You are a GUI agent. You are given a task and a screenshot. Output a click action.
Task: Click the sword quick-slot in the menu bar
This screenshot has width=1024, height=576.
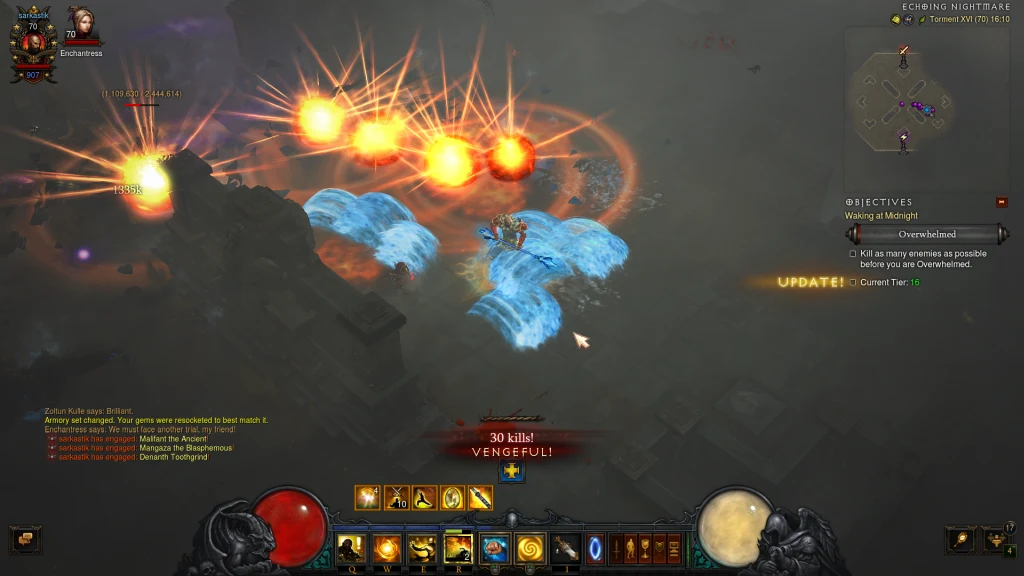[617, 548]
